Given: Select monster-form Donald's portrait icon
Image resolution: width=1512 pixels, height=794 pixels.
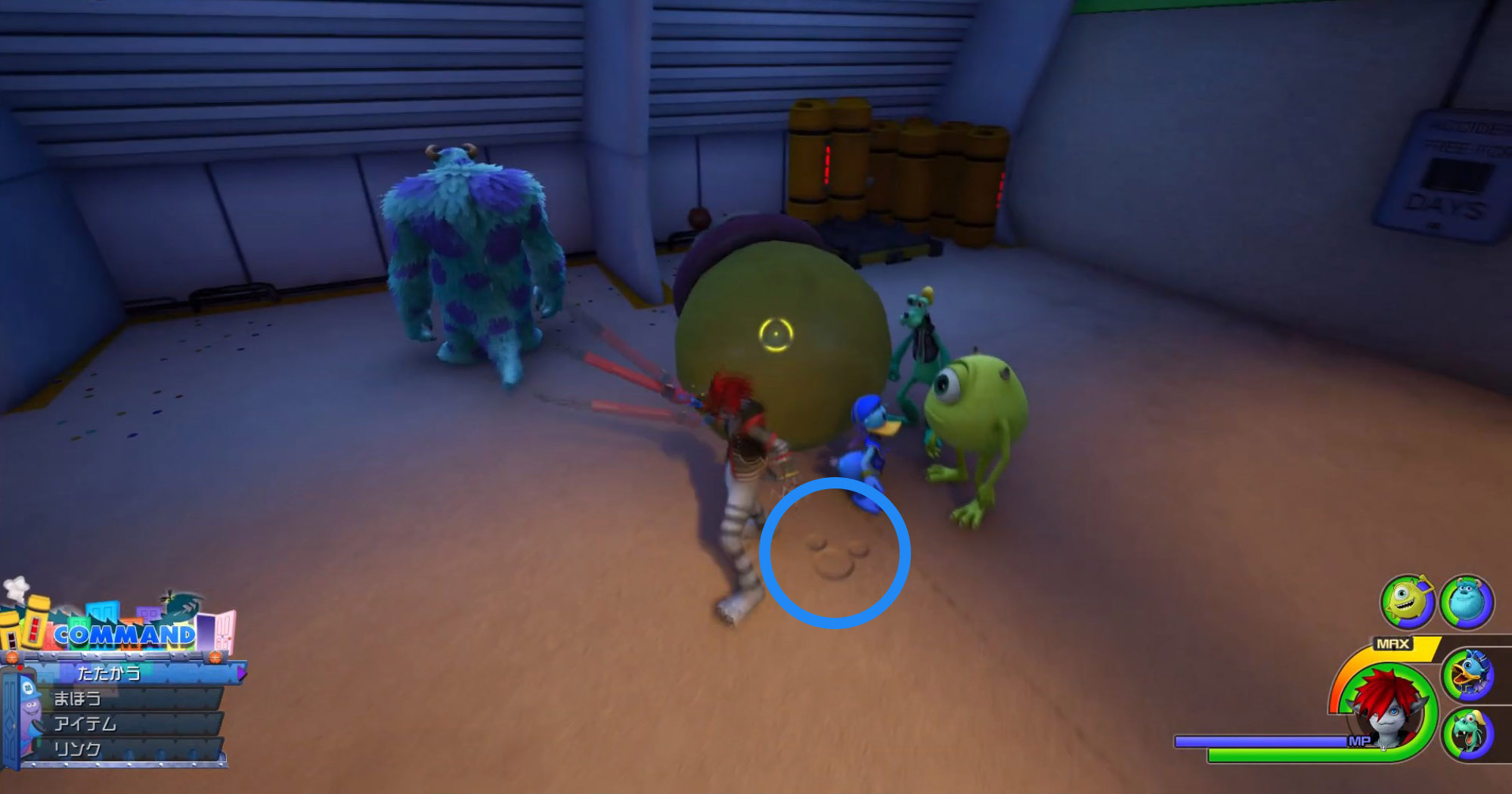Looking at the screenshot, I should point(1467,673).
